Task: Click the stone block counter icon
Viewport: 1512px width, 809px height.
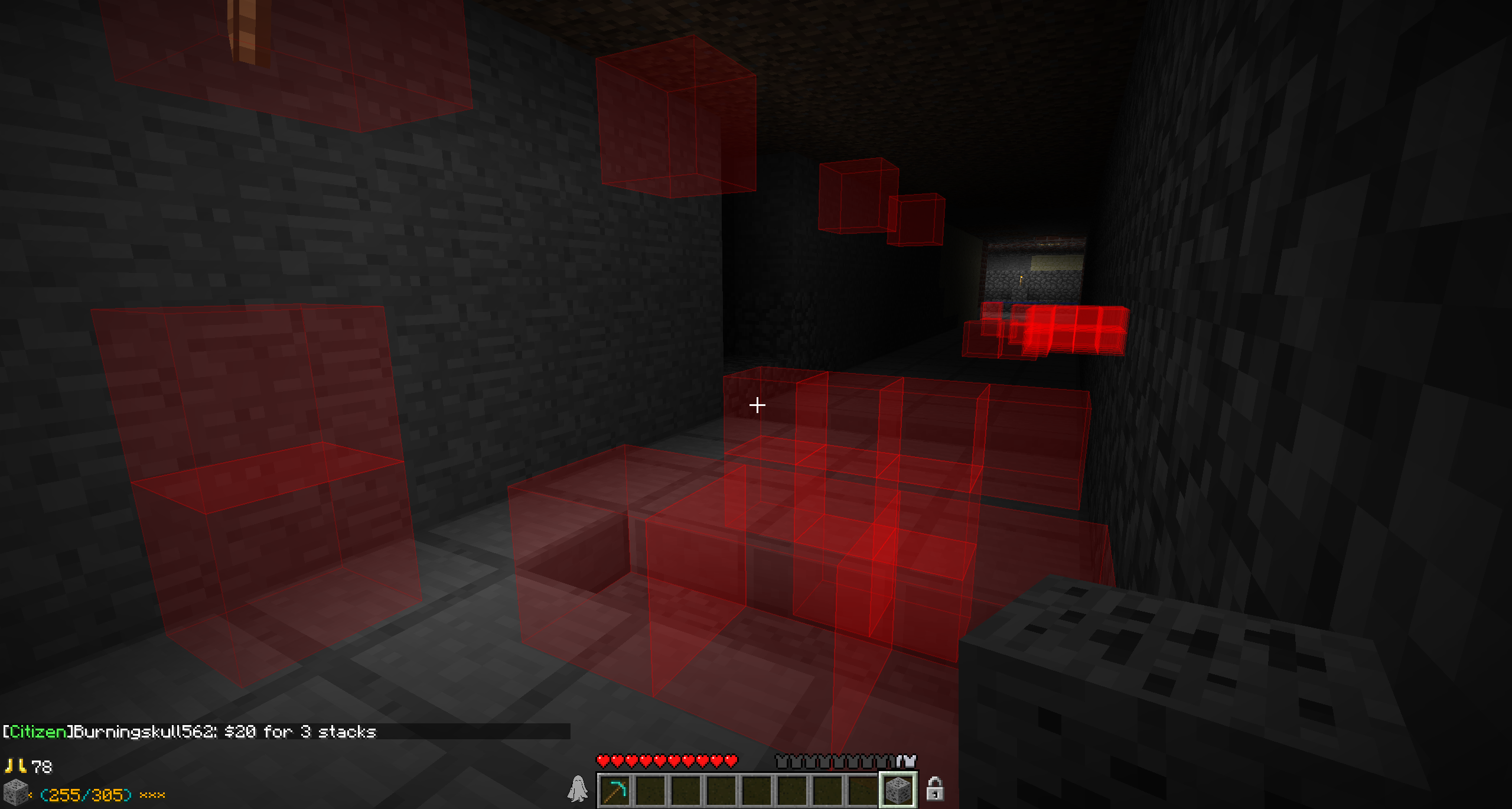Action: click(x=15, y=793)
